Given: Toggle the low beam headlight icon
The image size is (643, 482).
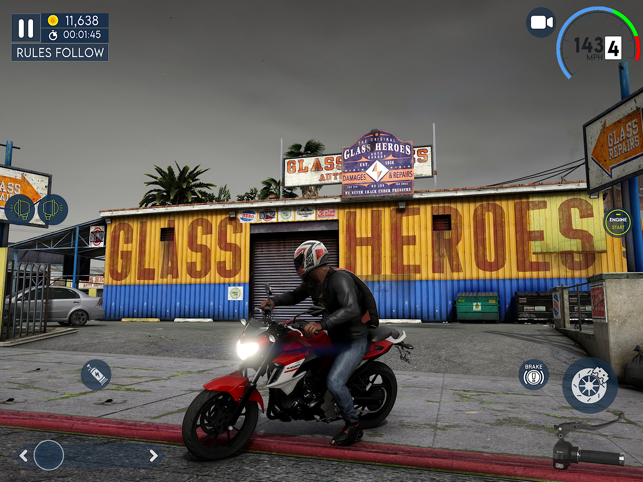Looking at the screenshot, I should pyautogui.click(x=20, y=210).
